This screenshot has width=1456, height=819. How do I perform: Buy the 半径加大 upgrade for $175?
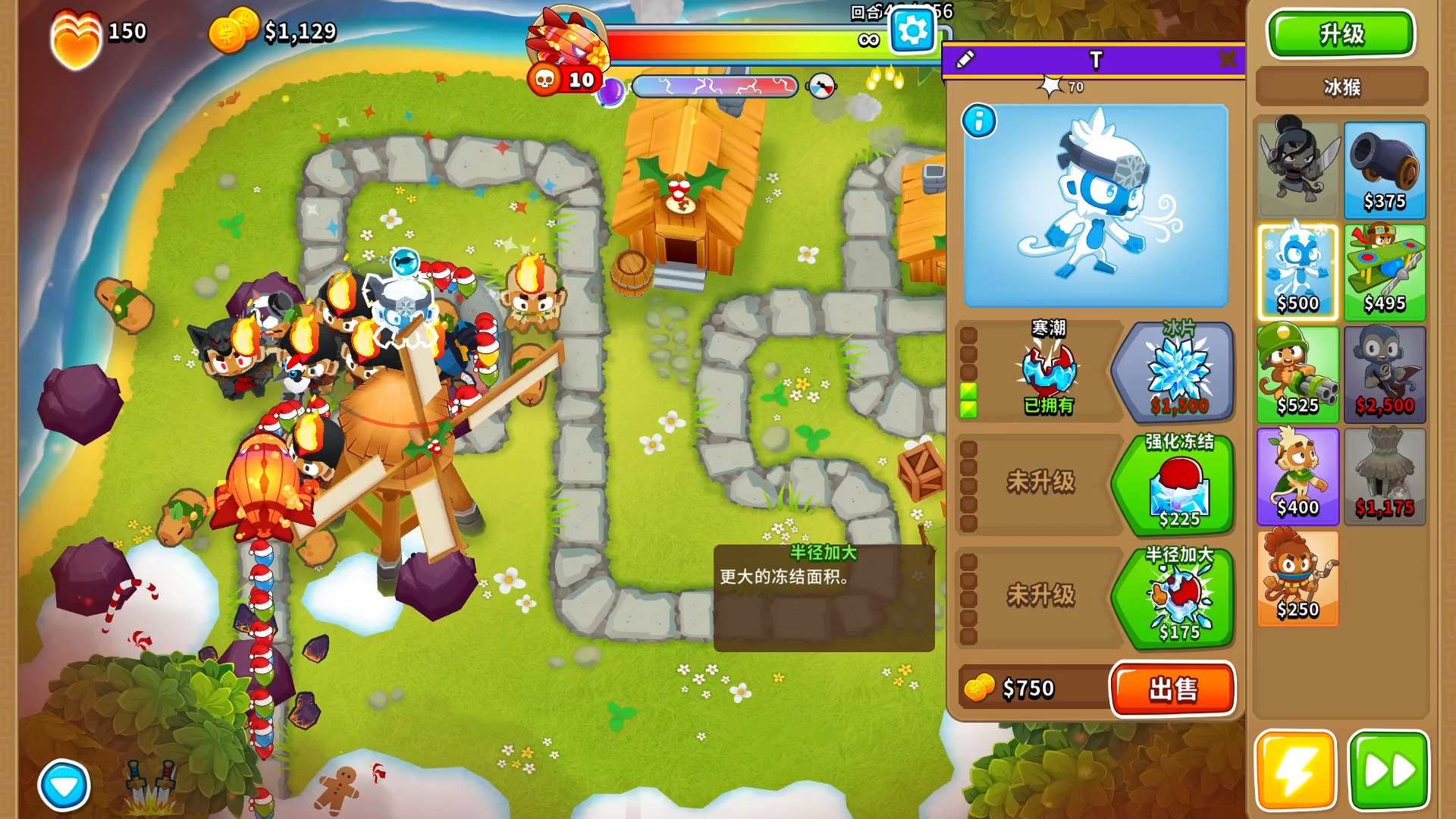[1178, 598]
